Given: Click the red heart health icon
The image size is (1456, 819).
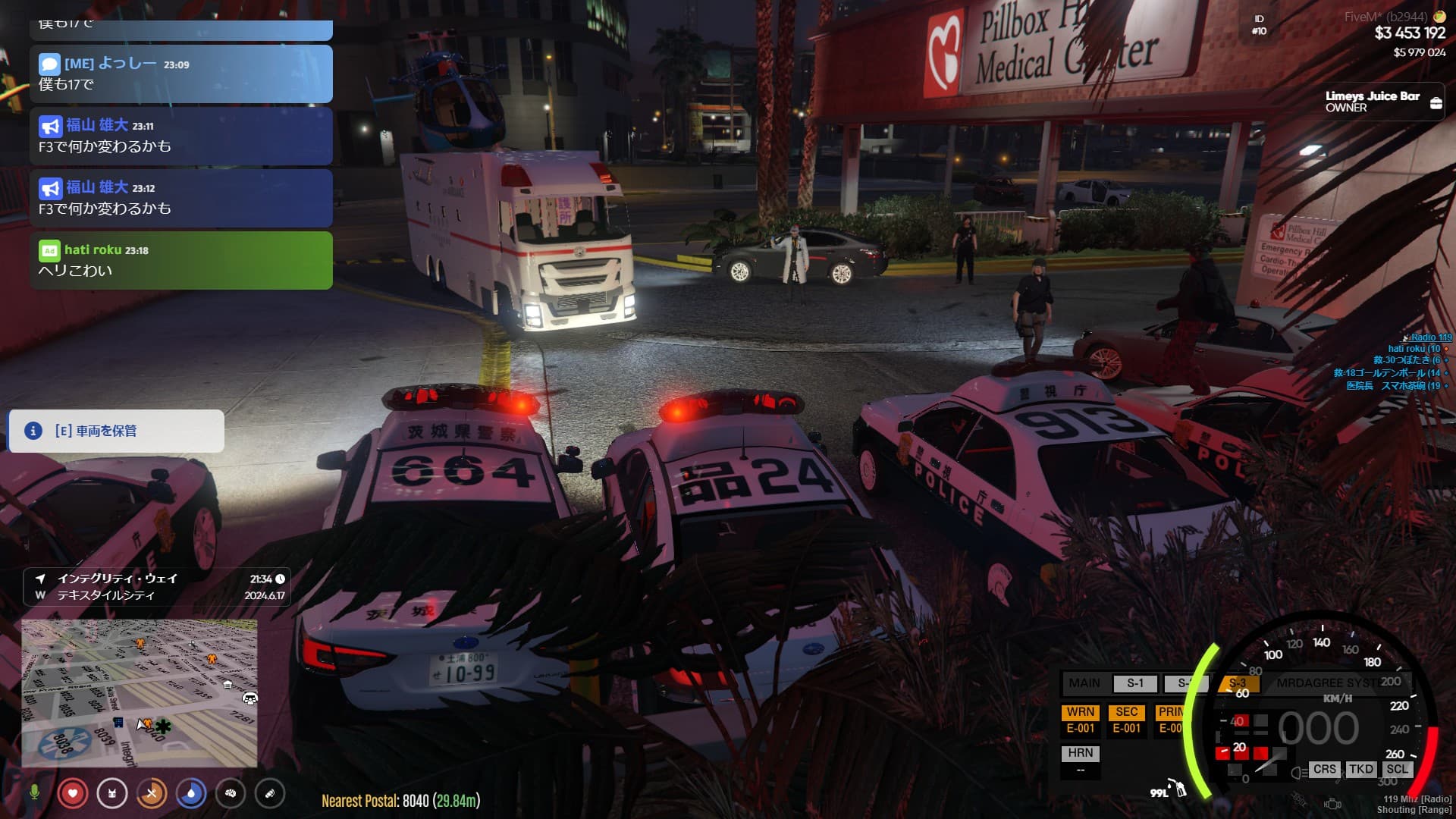Looking at the screenshot, I should pos(73,793).
